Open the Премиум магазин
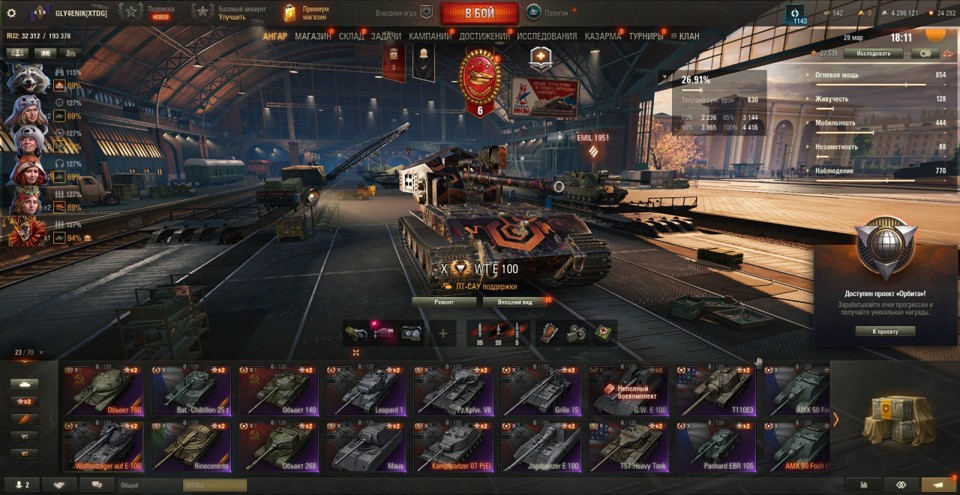 coord(306,13)
